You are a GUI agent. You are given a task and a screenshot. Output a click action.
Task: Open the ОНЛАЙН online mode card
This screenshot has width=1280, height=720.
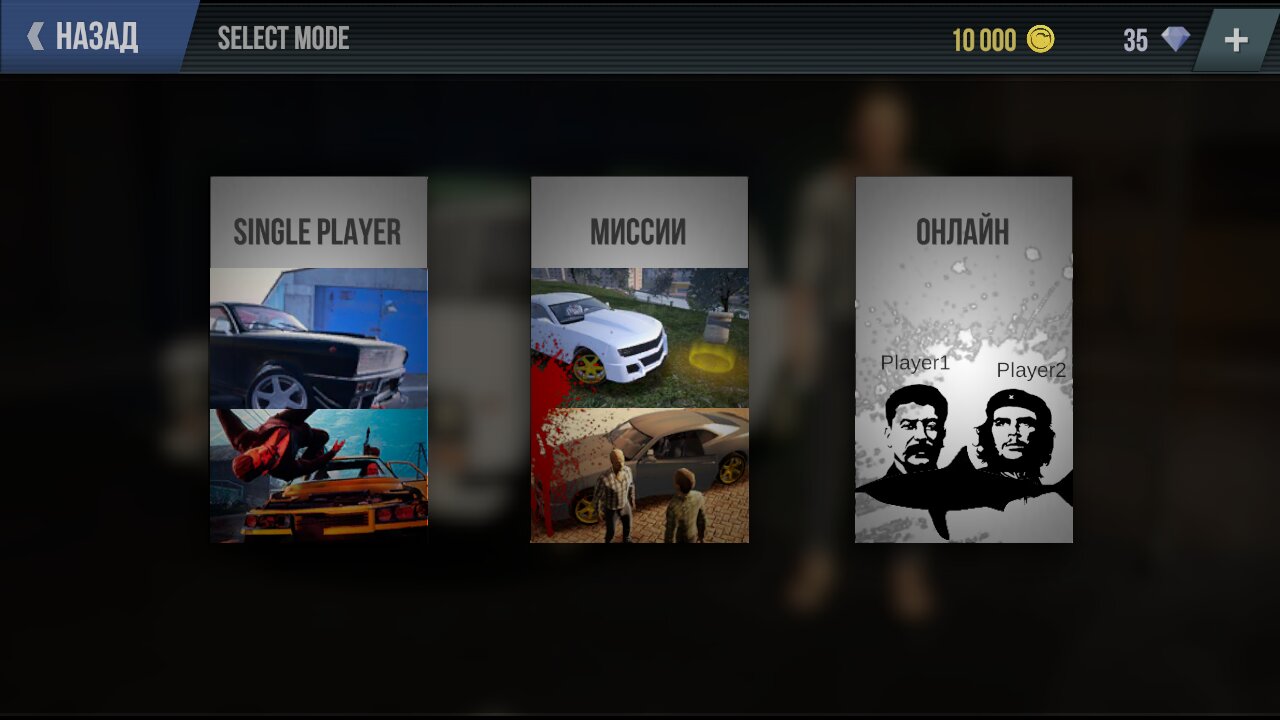click(x=964, y=360)
